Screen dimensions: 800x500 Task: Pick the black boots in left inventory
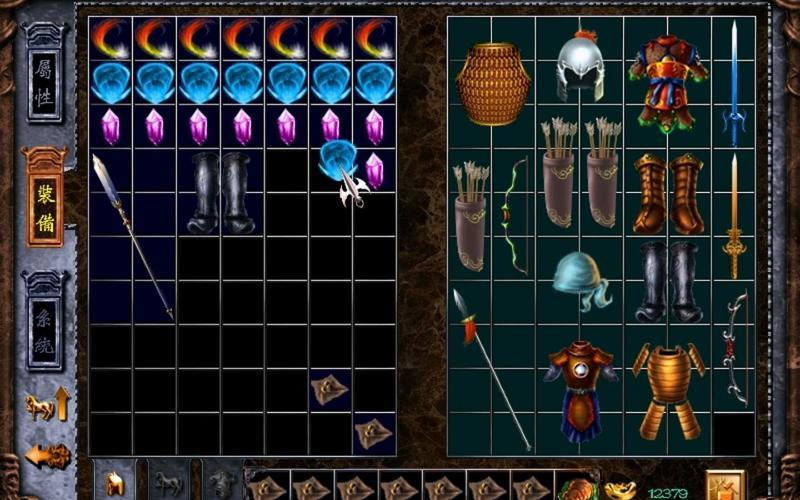[x=221, y=192]
